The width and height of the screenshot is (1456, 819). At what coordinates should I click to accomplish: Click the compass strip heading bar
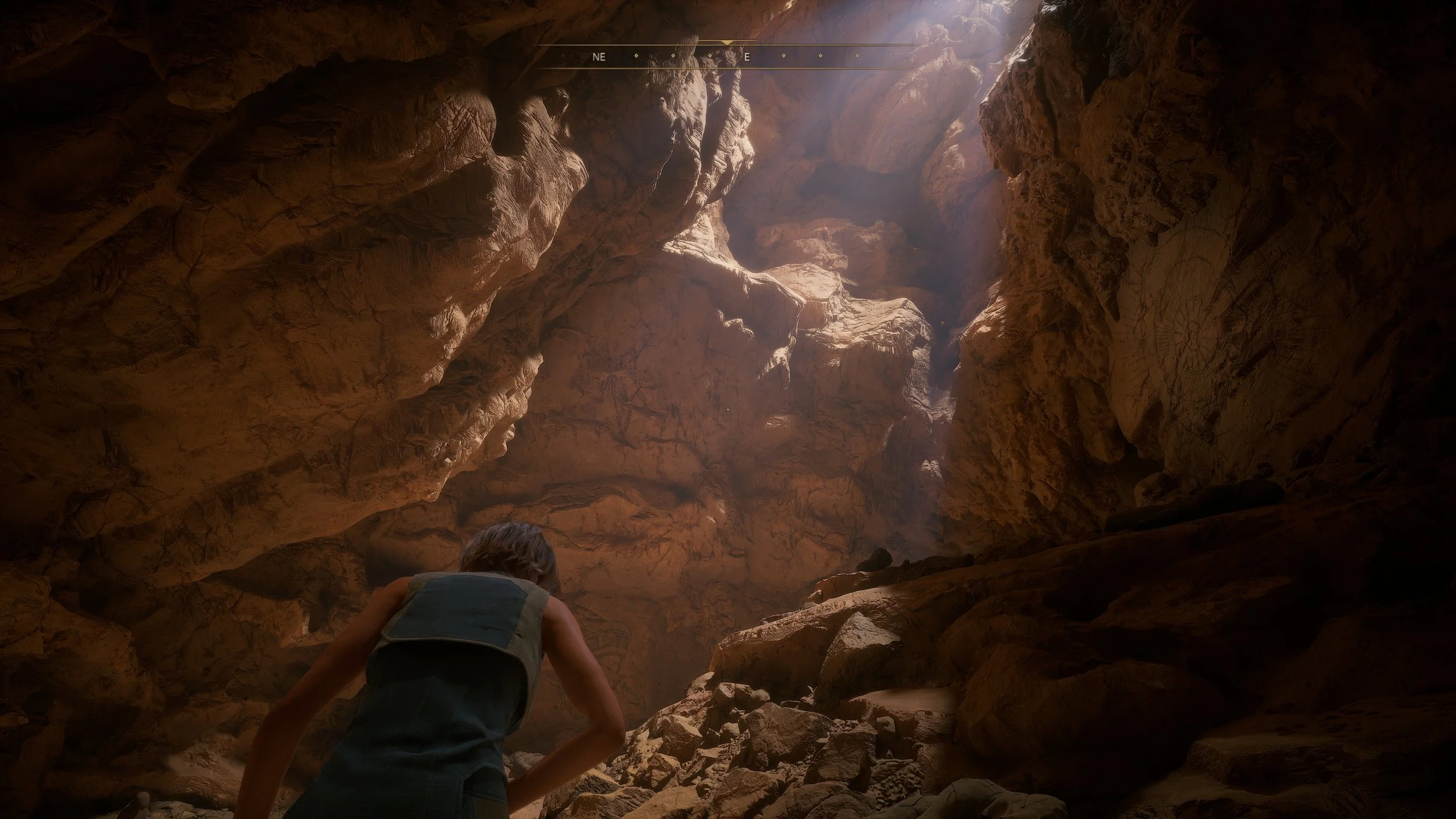(726, 57)
